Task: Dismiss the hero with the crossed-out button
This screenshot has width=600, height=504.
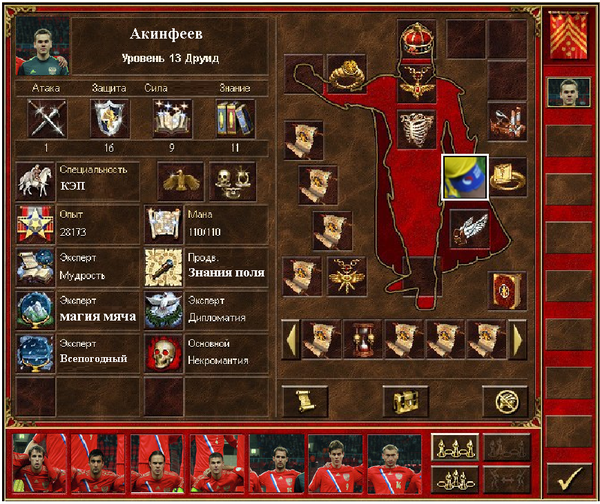Action: click(x=505, y=401)
